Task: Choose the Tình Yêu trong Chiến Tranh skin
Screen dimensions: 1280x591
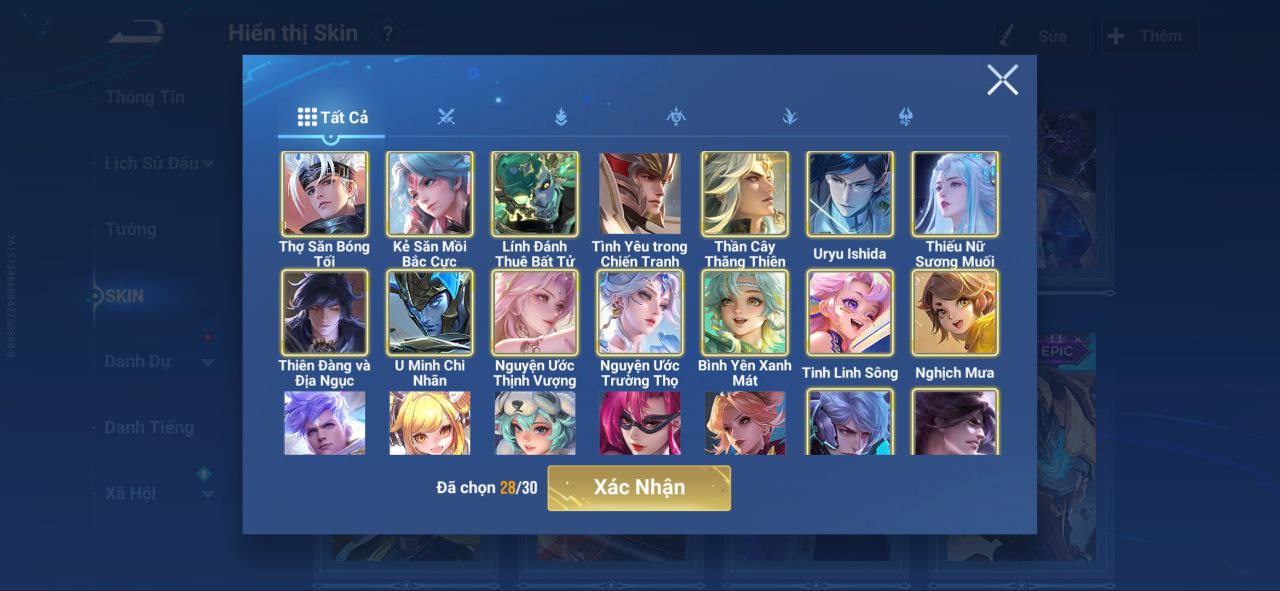Action: coord(639,194)
